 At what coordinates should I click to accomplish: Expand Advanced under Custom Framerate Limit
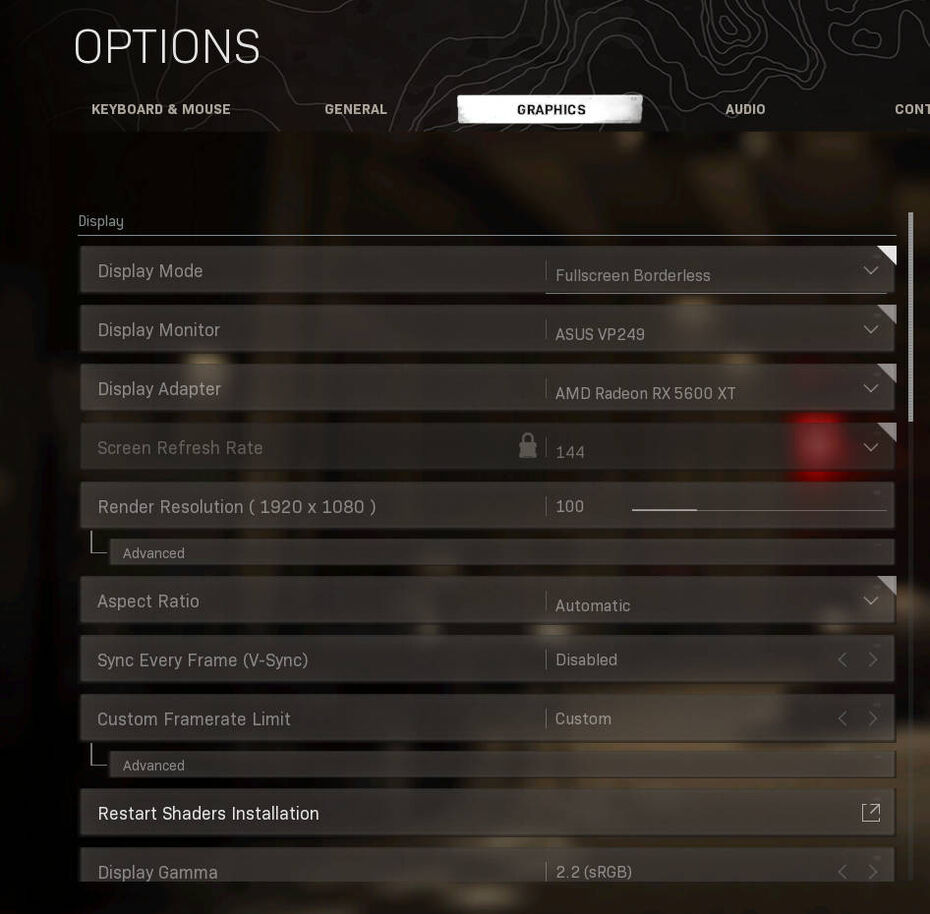click(x=154, y=765)
